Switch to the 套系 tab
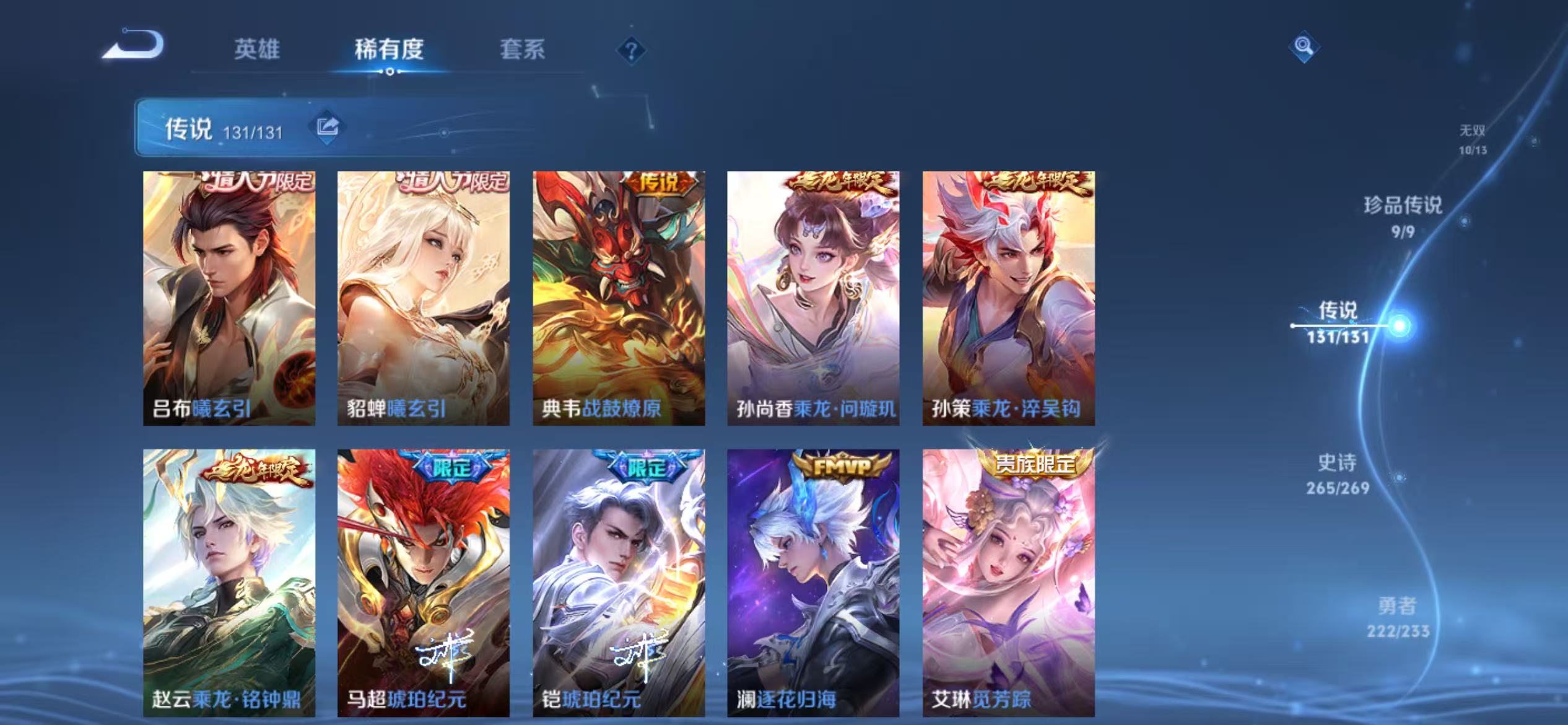The width and height of the screenshot is (1568, 725). [523, 51]
